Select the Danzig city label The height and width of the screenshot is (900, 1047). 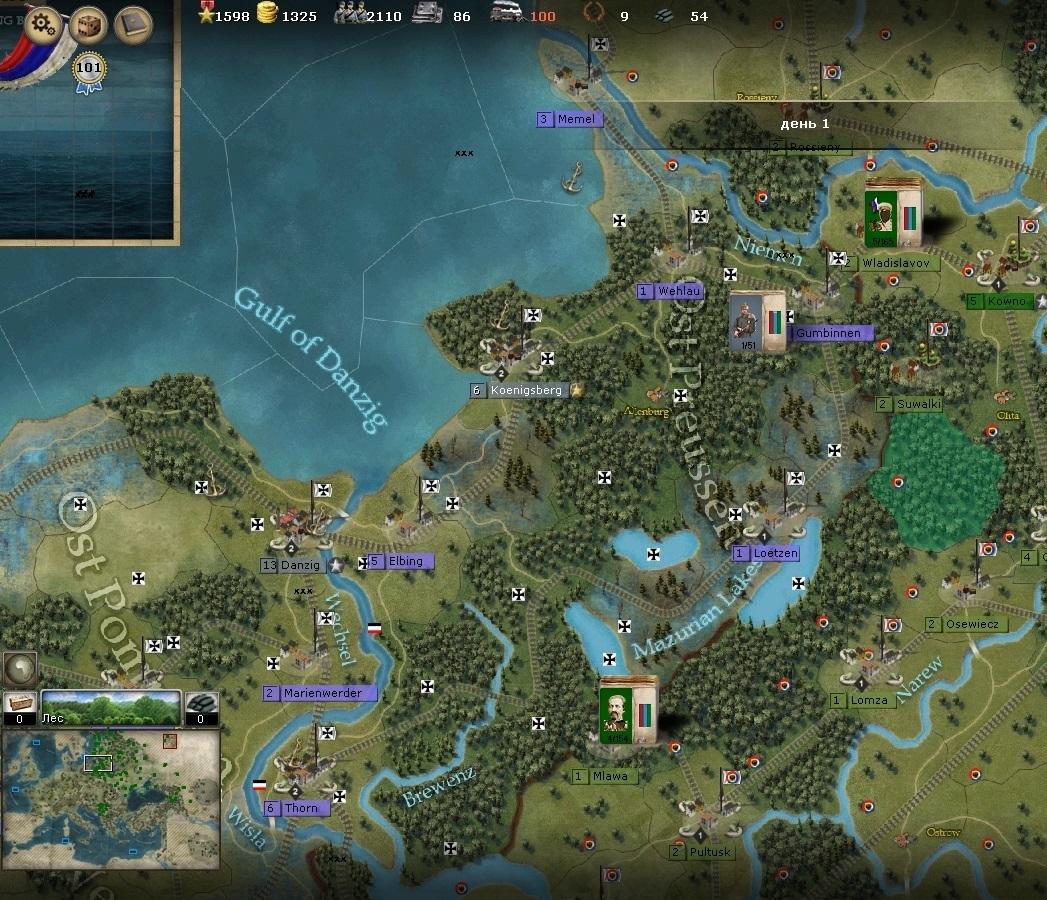(299, 565)
